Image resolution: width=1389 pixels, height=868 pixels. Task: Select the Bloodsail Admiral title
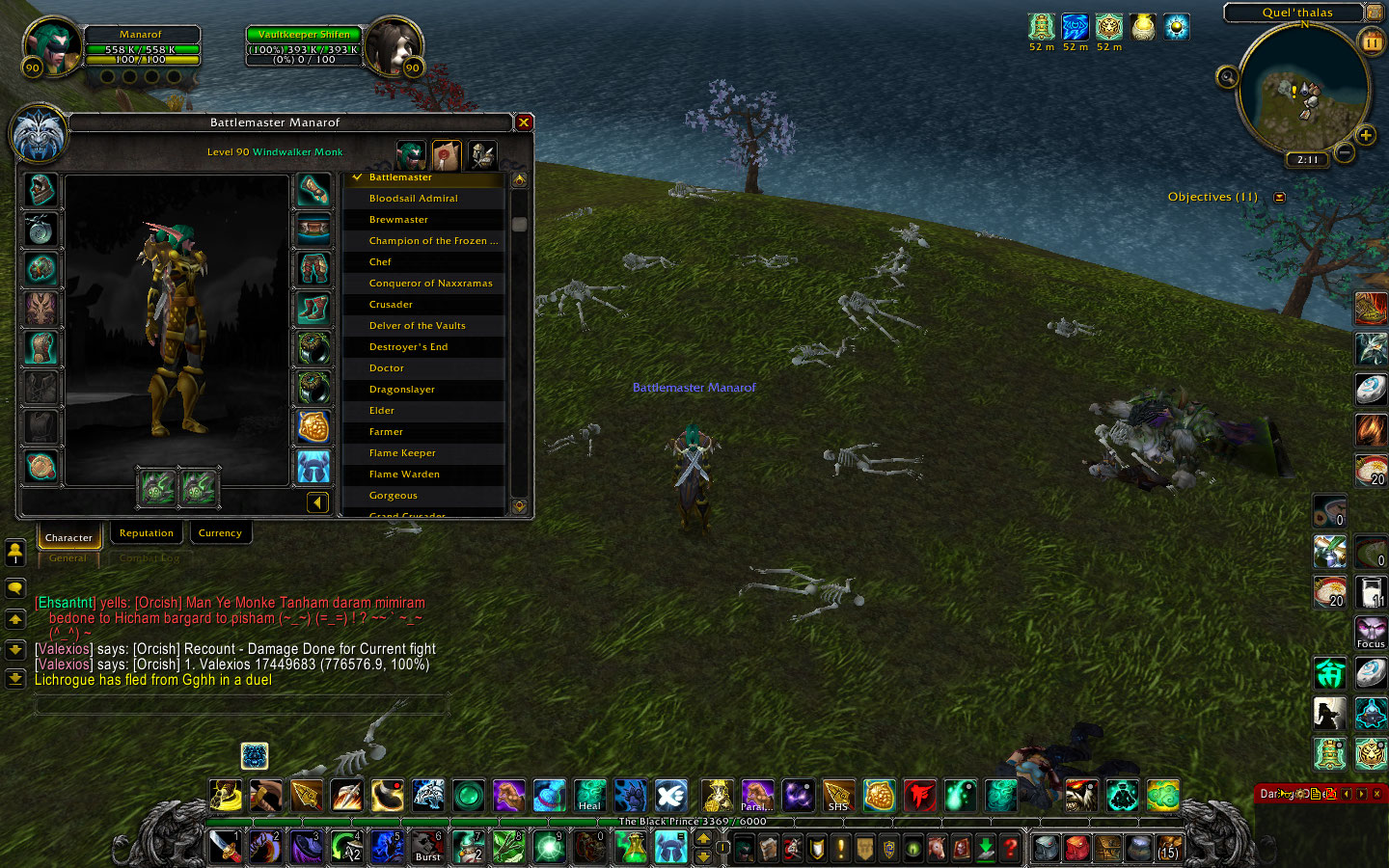coord(414,199)
